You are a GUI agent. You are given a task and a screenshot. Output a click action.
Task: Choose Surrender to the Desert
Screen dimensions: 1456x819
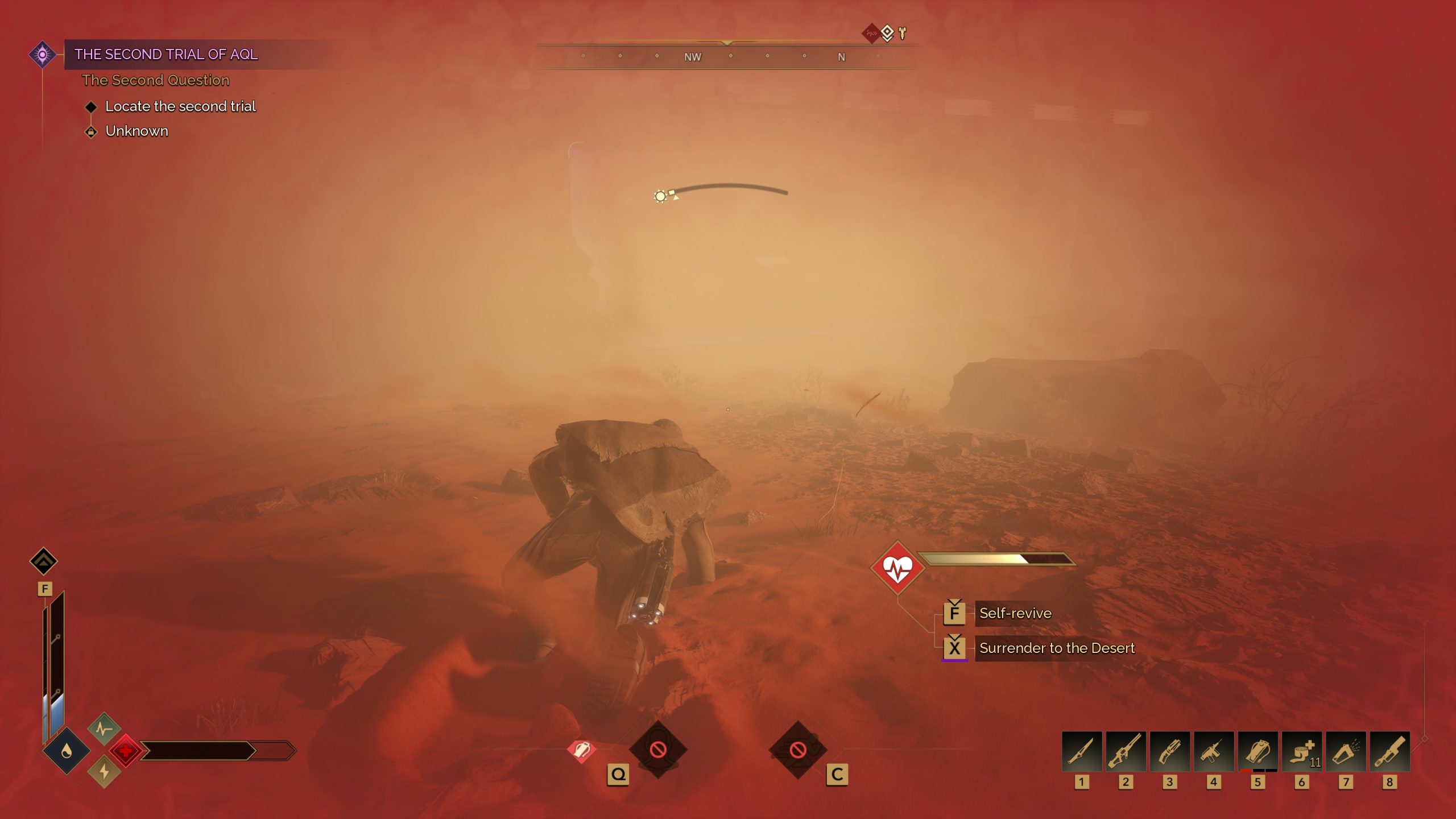point(1056,648)
